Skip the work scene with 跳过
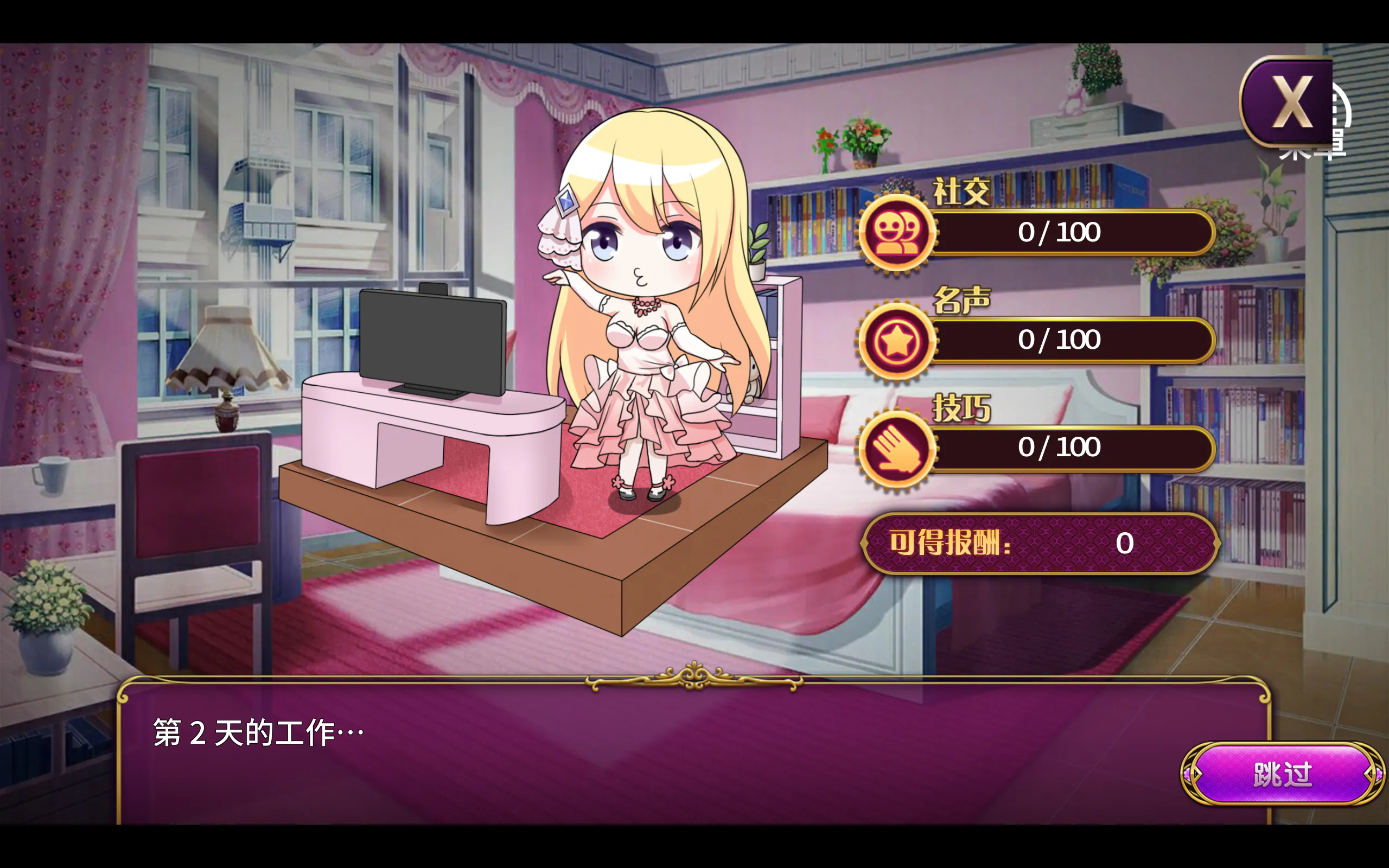1389x868 pixels. (1282, 775)
